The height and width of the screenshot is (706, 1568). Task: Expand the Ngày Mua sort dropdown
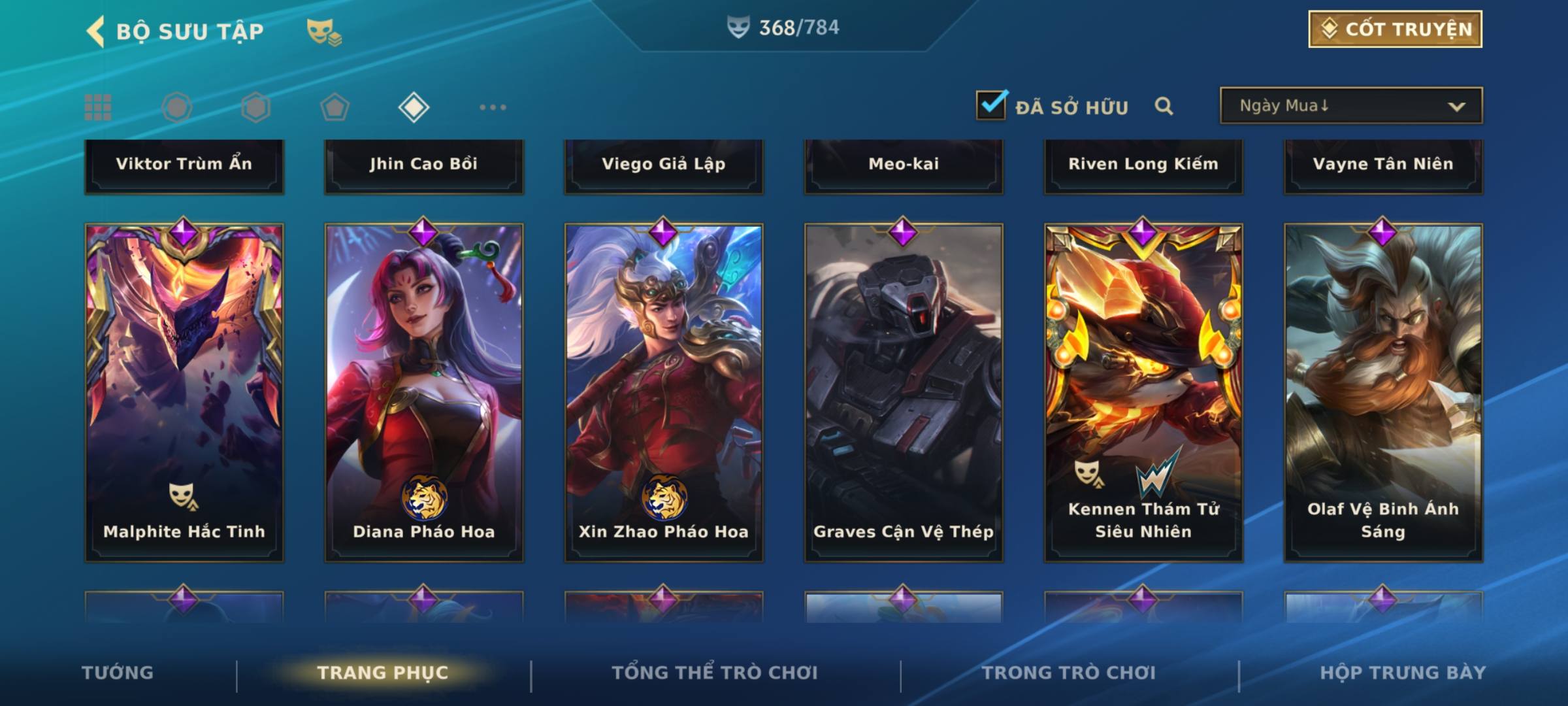(1350, 106)
